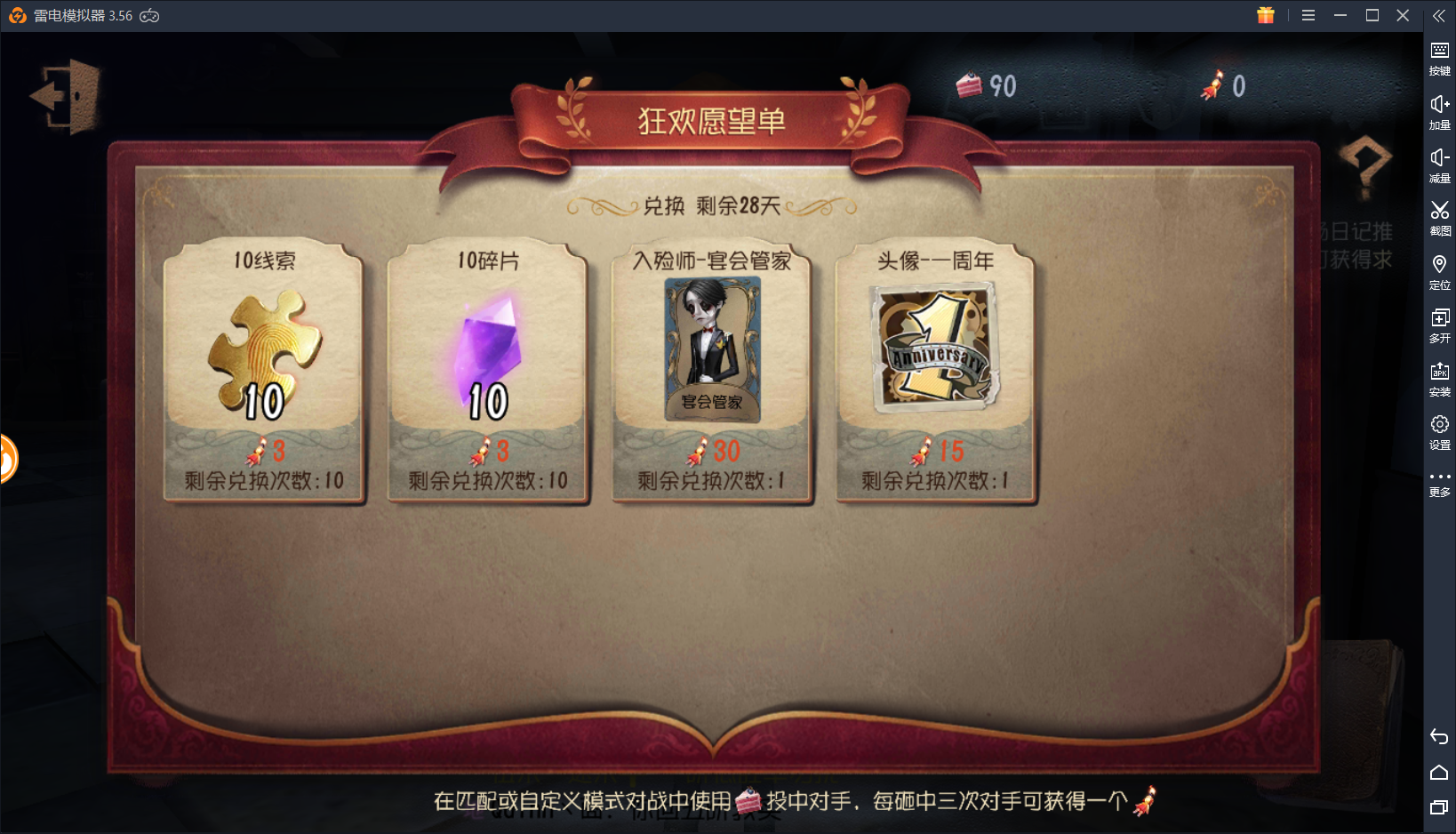Open the multi-instance (多开) manager

point(1440,323)
